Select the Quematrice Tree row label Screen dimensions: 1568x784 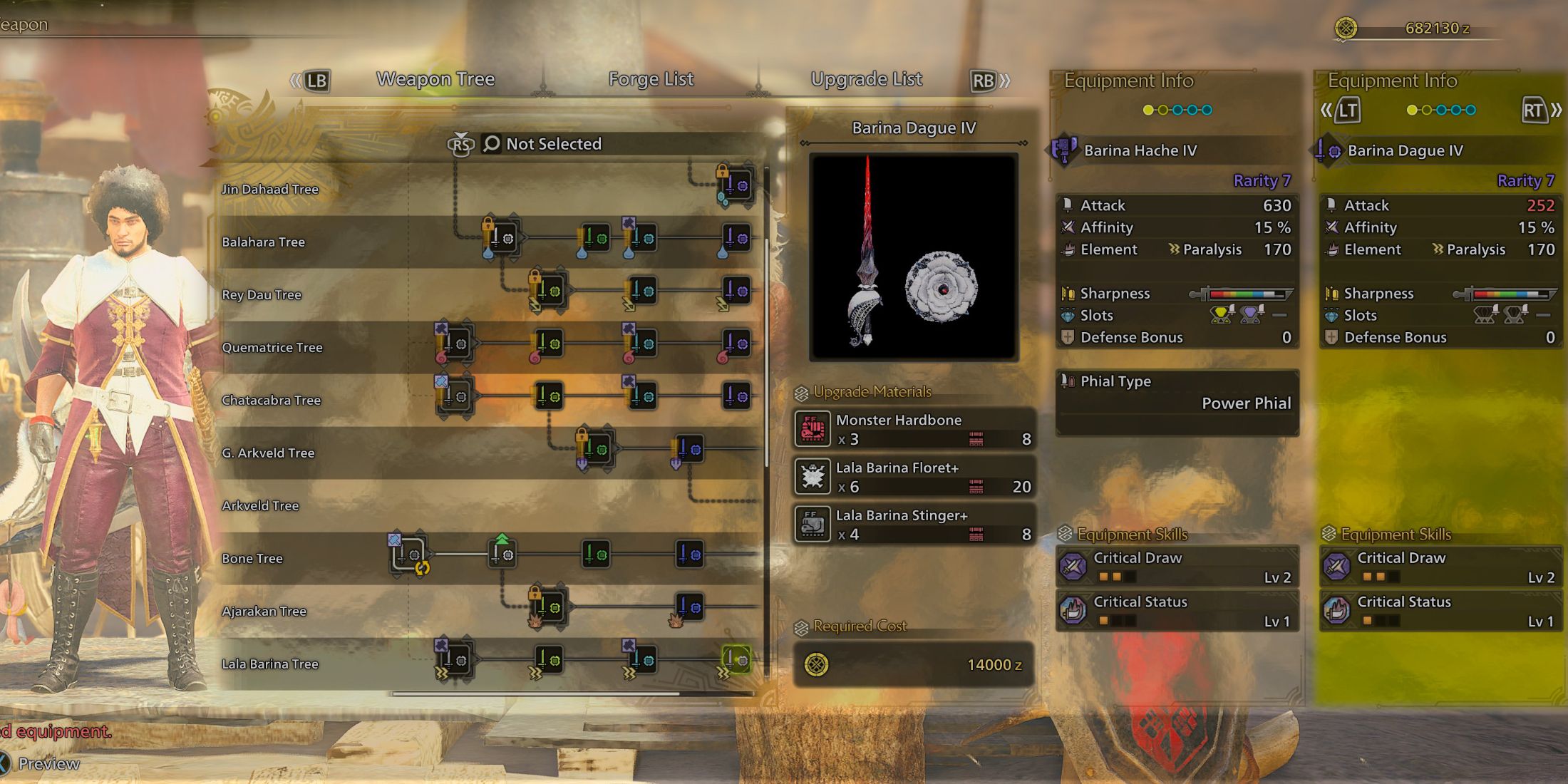272,347
